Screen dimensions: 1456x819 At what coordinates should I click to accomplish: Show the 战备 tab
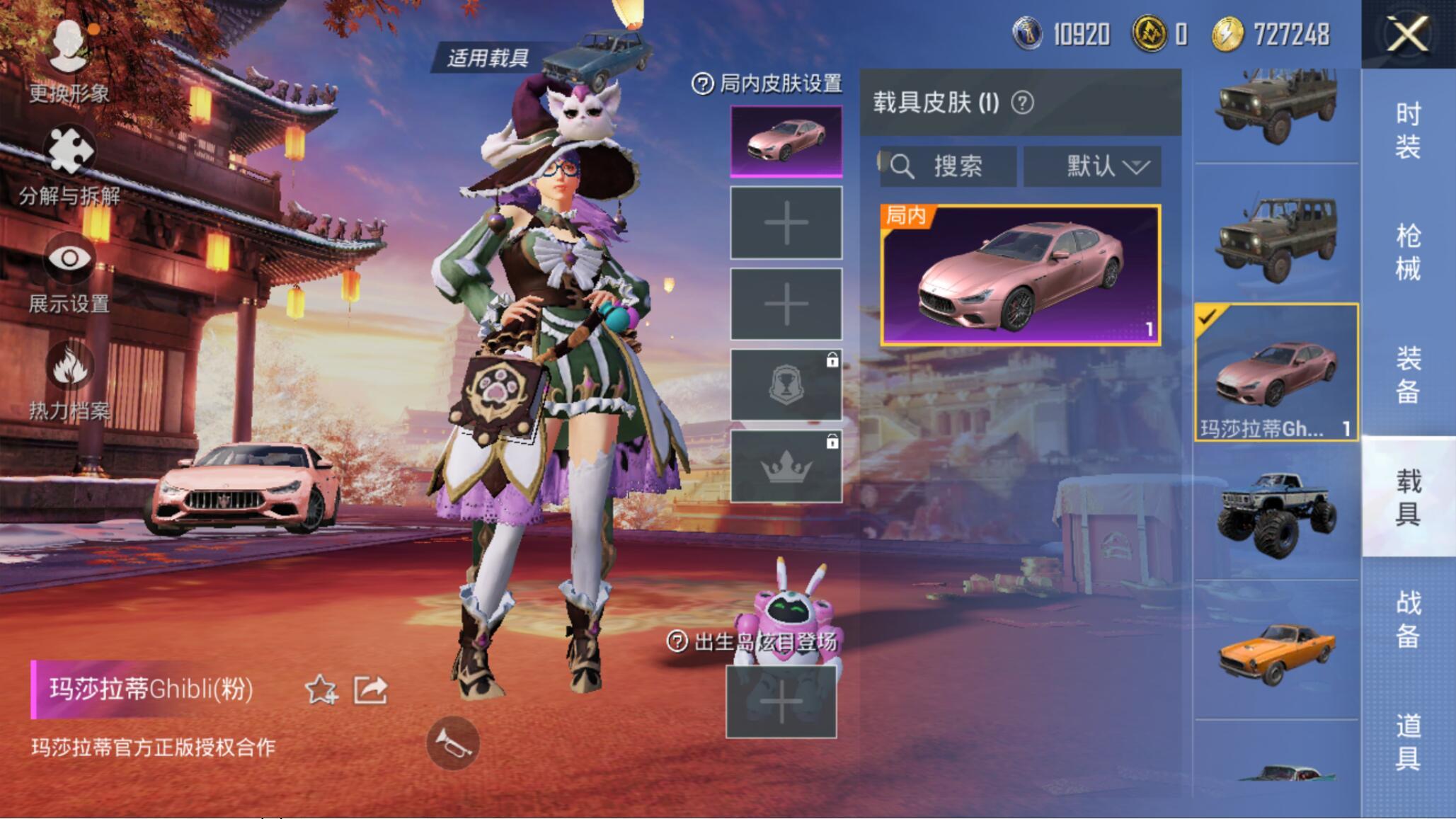(x=1408, y=619)
